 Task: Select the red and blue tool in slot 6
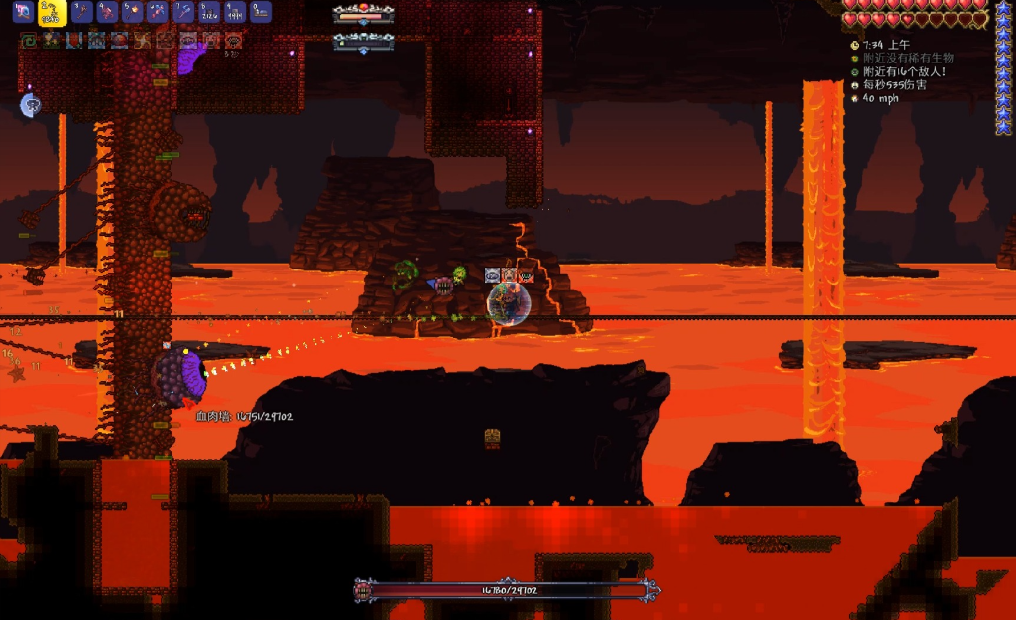coord(157,12)
